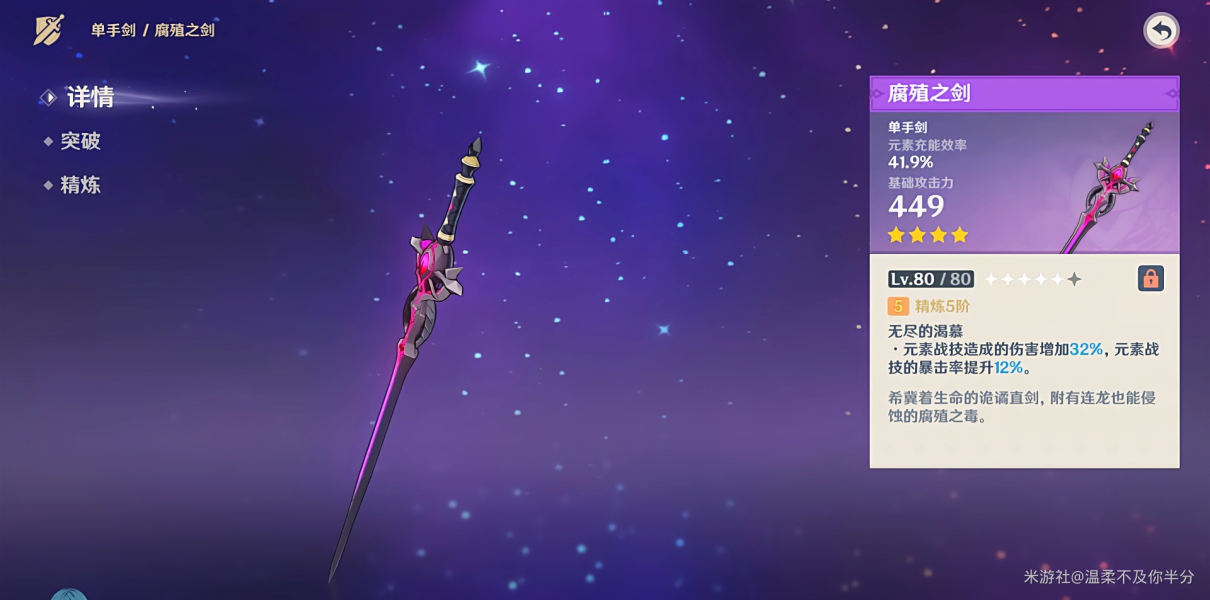
Task: Switch to the 详情 details tab
Action: coord(89,97)
